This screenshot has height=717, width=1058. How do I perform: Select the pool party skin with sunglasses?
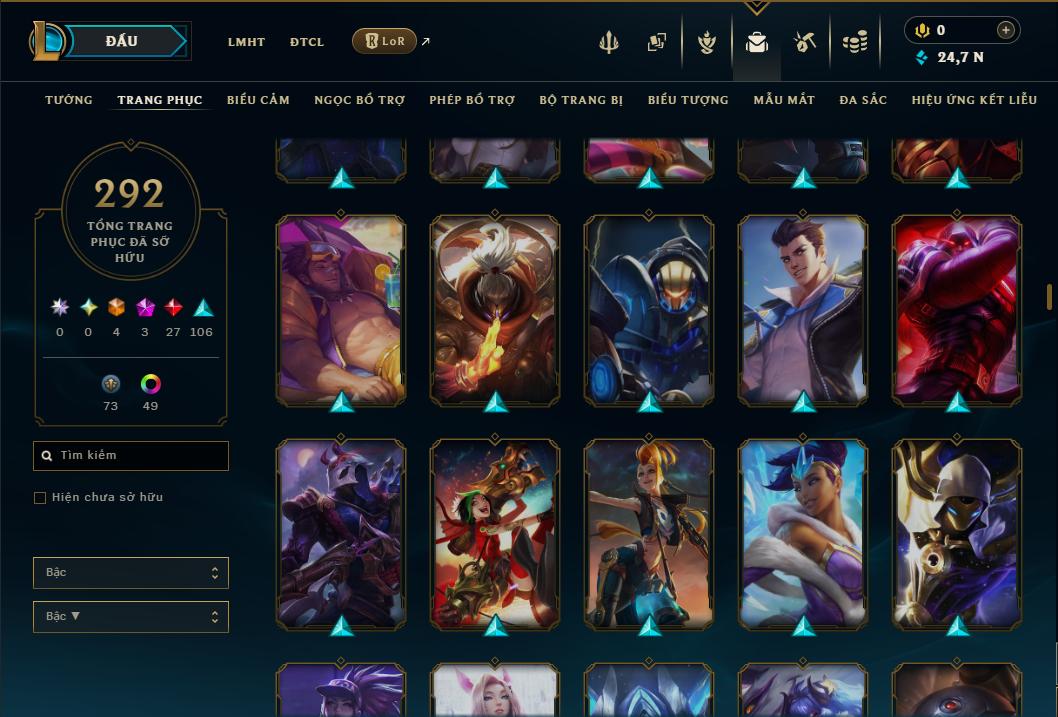click(341, 310)
